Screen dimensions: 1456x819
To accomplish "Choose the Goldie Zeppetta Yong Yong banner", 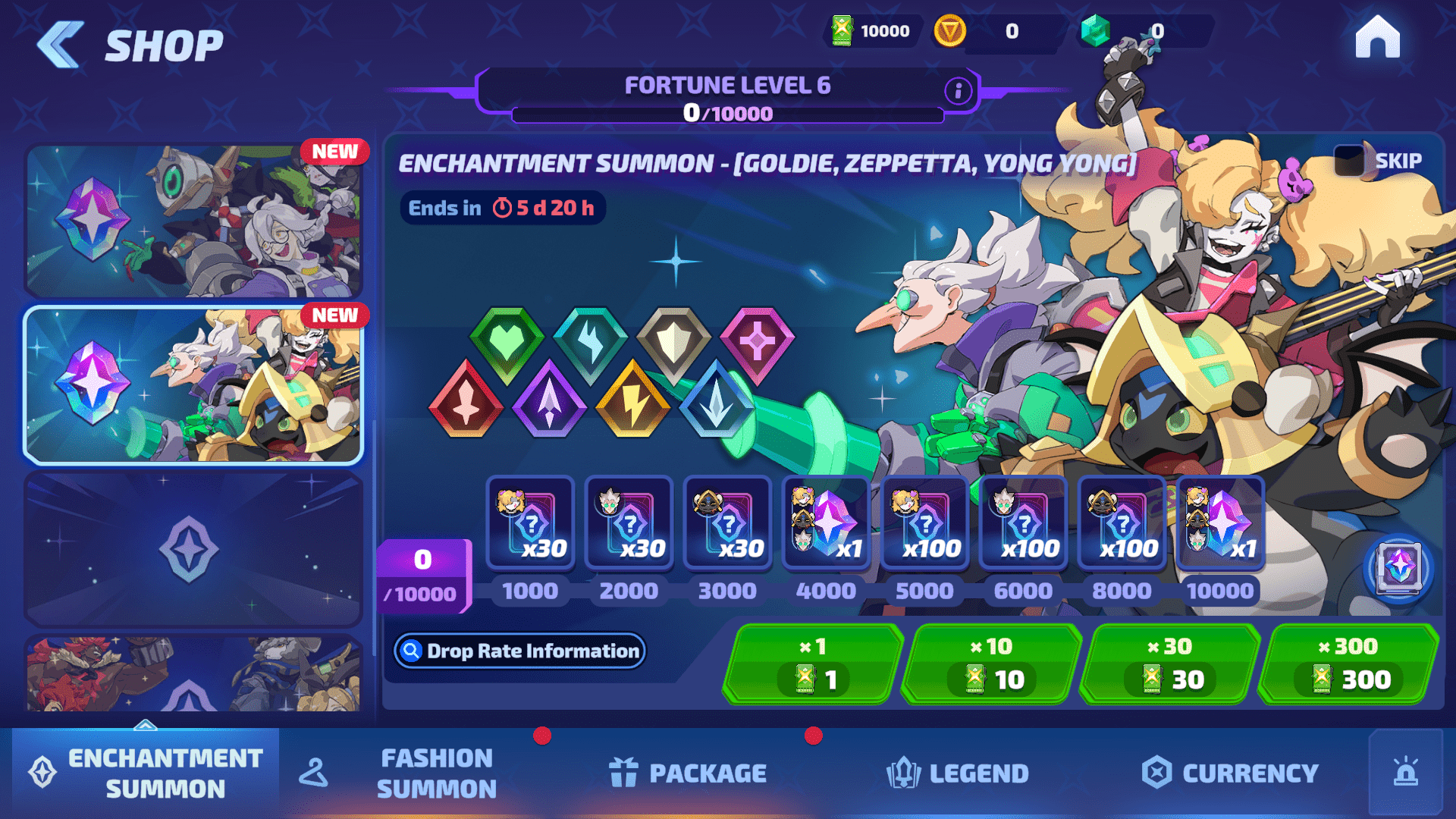I will point(193,385).
